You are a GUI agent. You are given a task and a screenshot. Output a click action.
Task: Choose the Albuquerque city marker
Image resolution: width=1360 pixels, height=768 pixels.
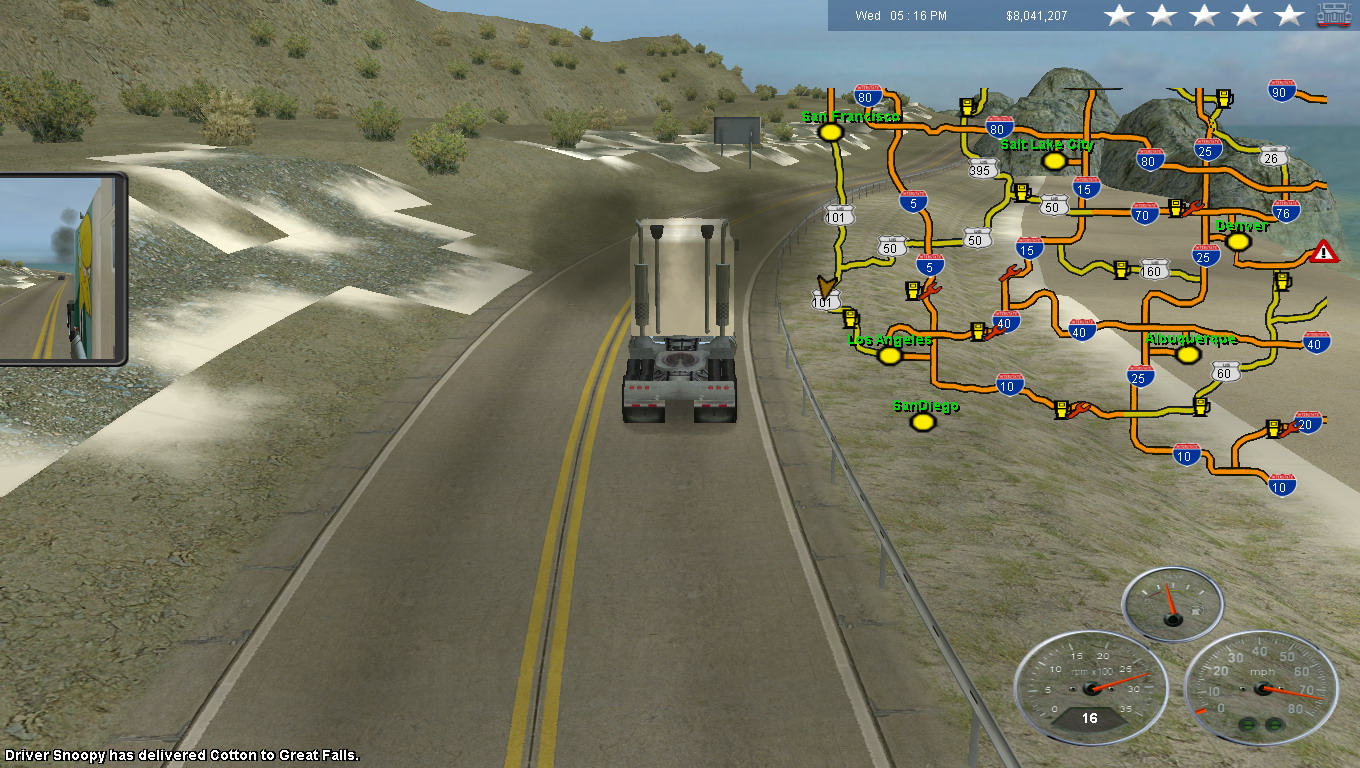tap(1188, 354)
